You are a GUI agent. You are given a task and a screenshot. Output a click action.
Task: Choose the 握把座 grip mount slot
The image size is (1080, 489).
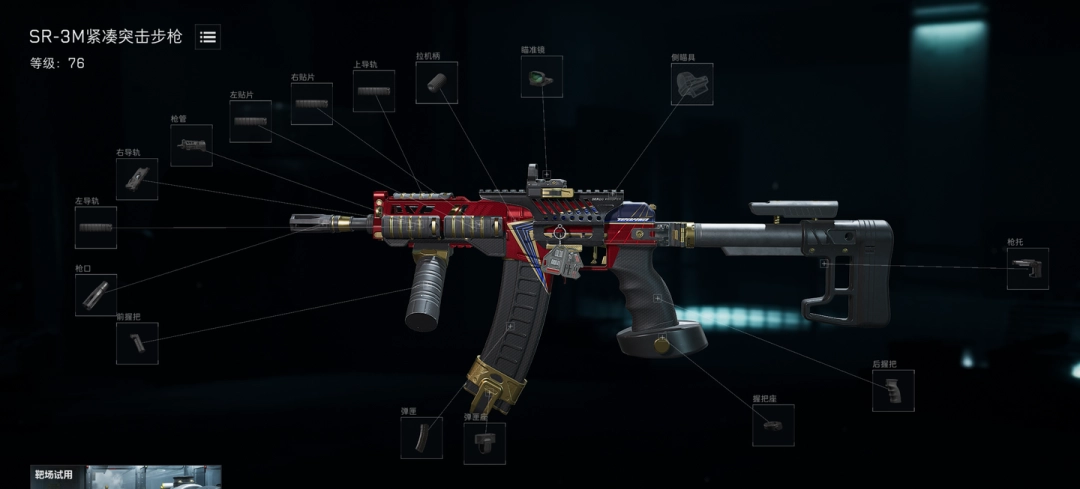pyautogui.click(x=773, y=425)
